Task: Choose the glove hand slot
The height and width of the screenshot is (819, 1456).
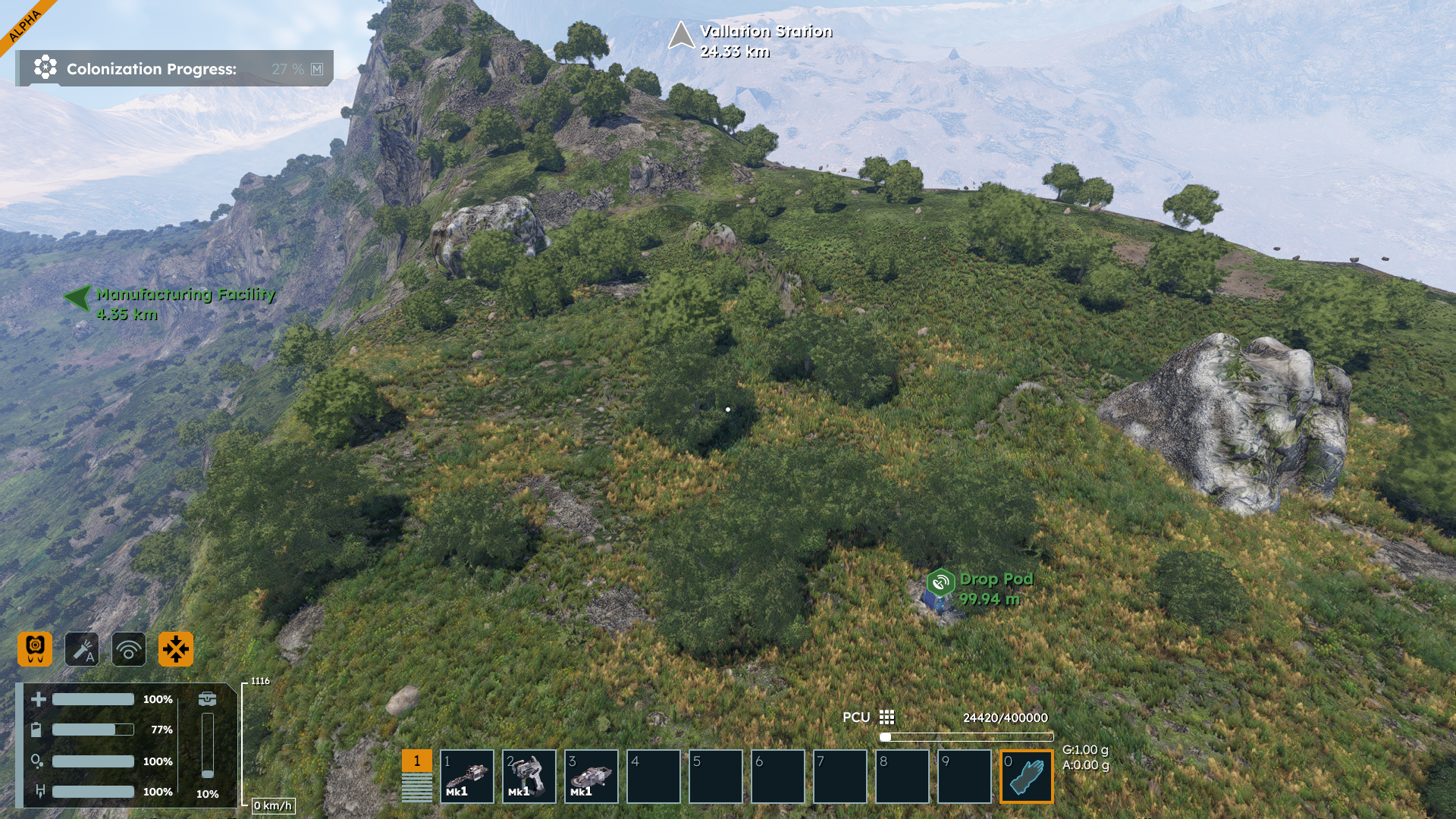Action: click(1027, 777)
